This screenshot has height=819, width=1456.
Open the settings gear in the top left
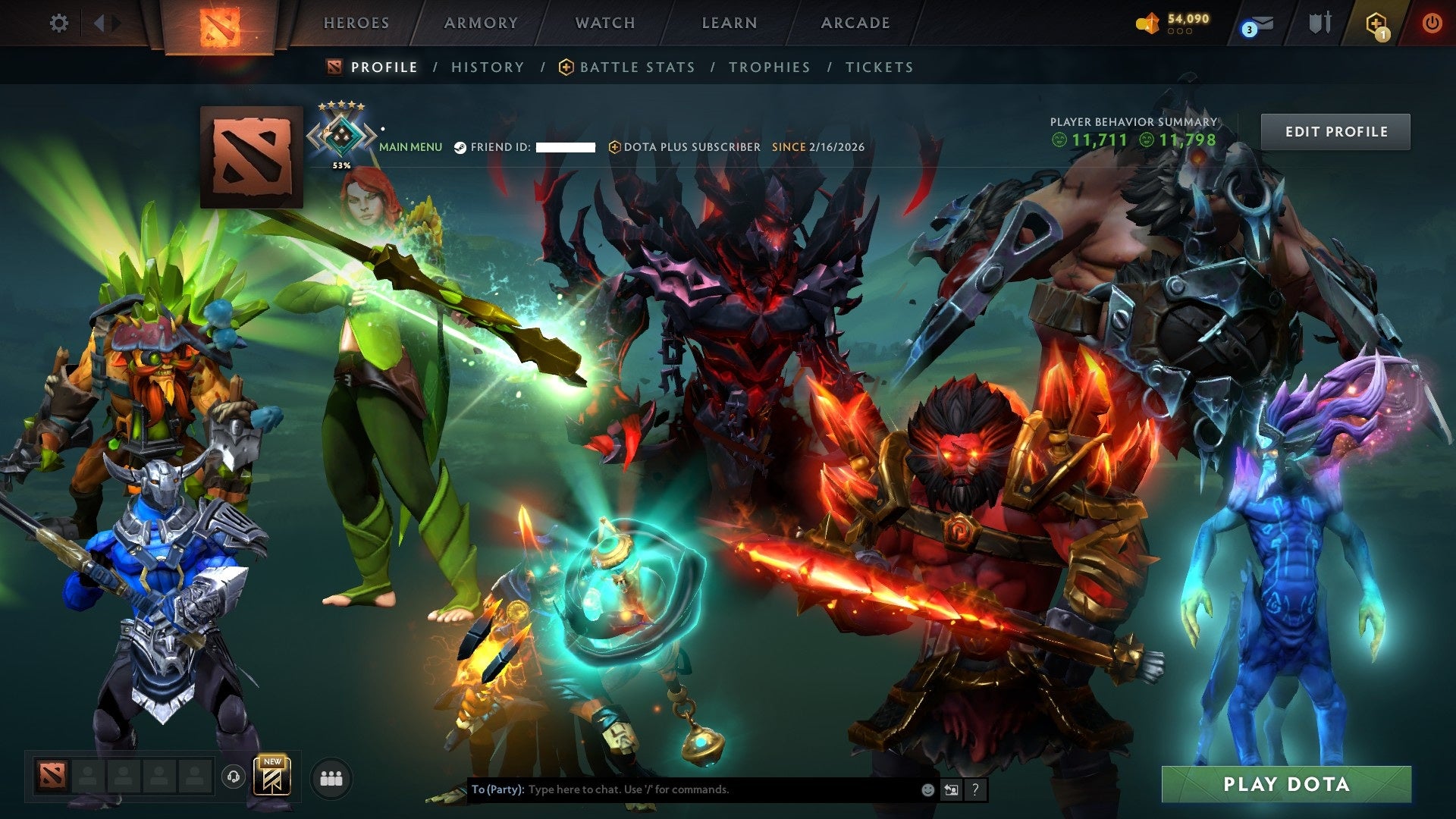click(58, 23)
